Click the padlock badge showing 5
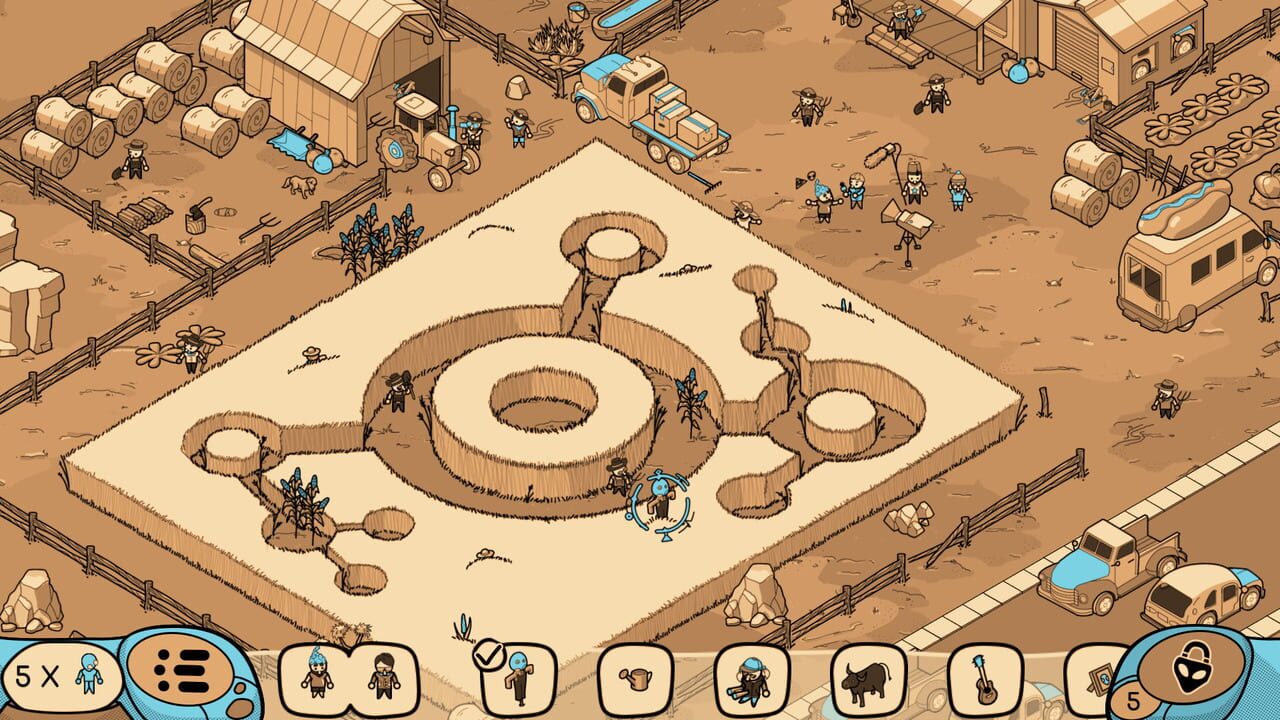 point(1133,700)
